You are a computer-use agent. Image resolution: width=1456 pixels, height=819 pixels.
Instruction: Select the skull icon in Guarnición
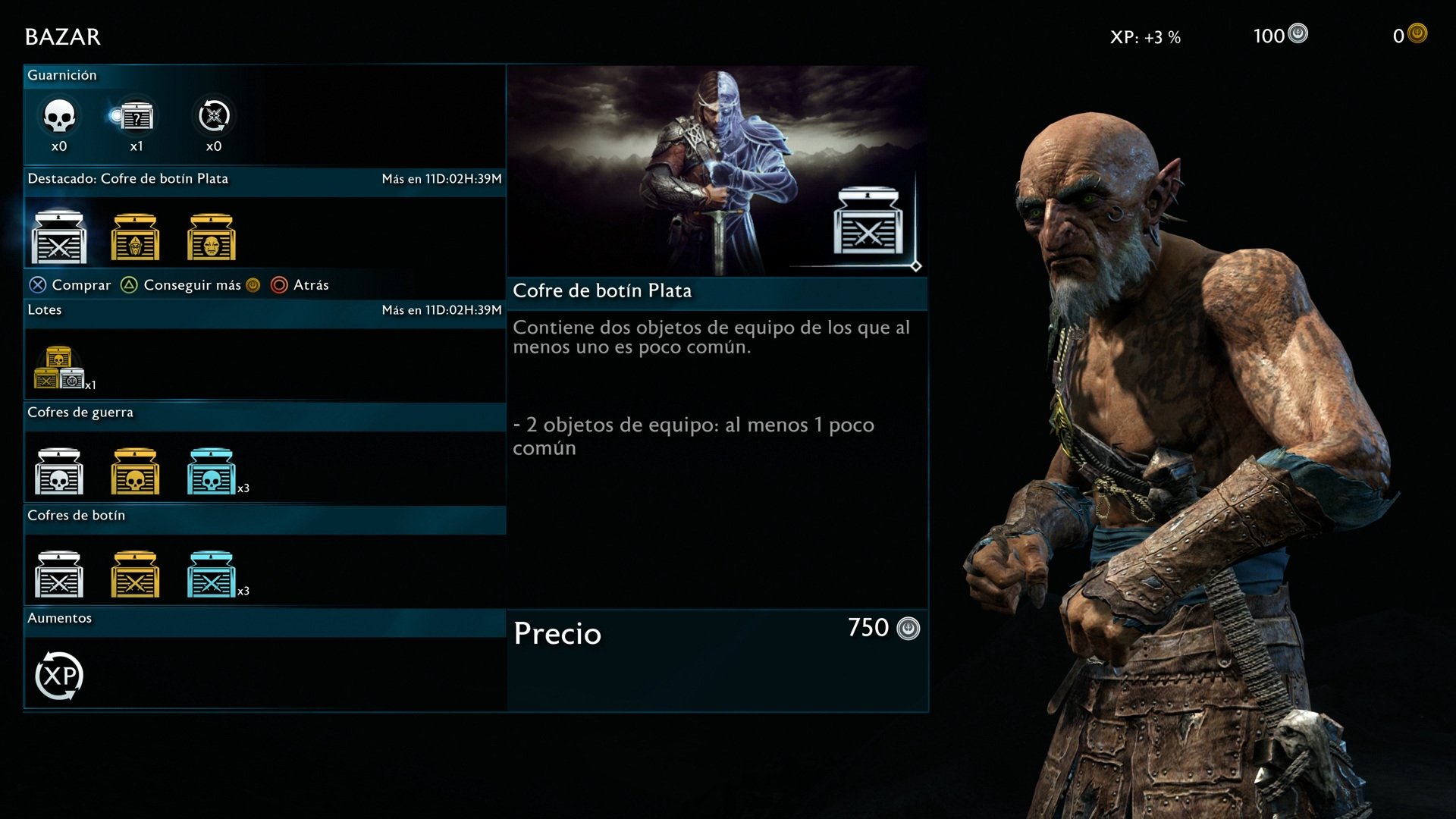pos(59,117)
